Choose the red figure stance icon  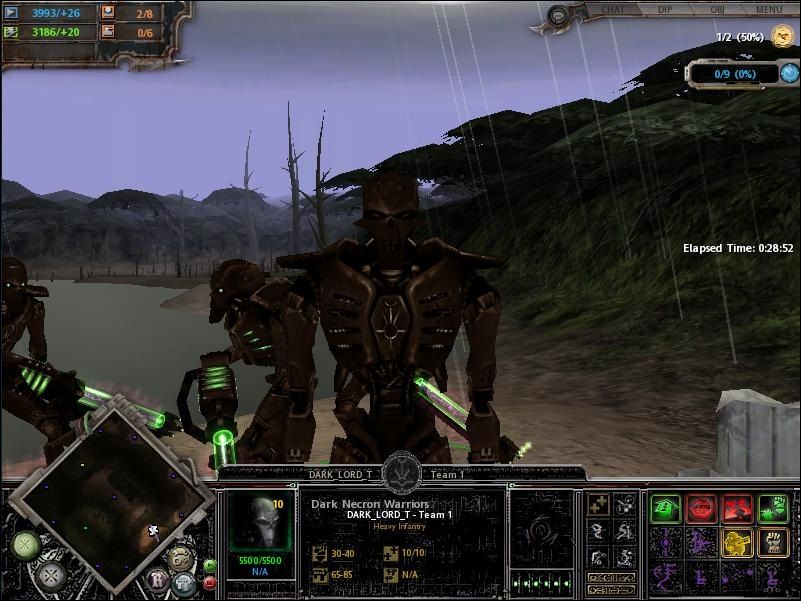[x=736, y=508]
